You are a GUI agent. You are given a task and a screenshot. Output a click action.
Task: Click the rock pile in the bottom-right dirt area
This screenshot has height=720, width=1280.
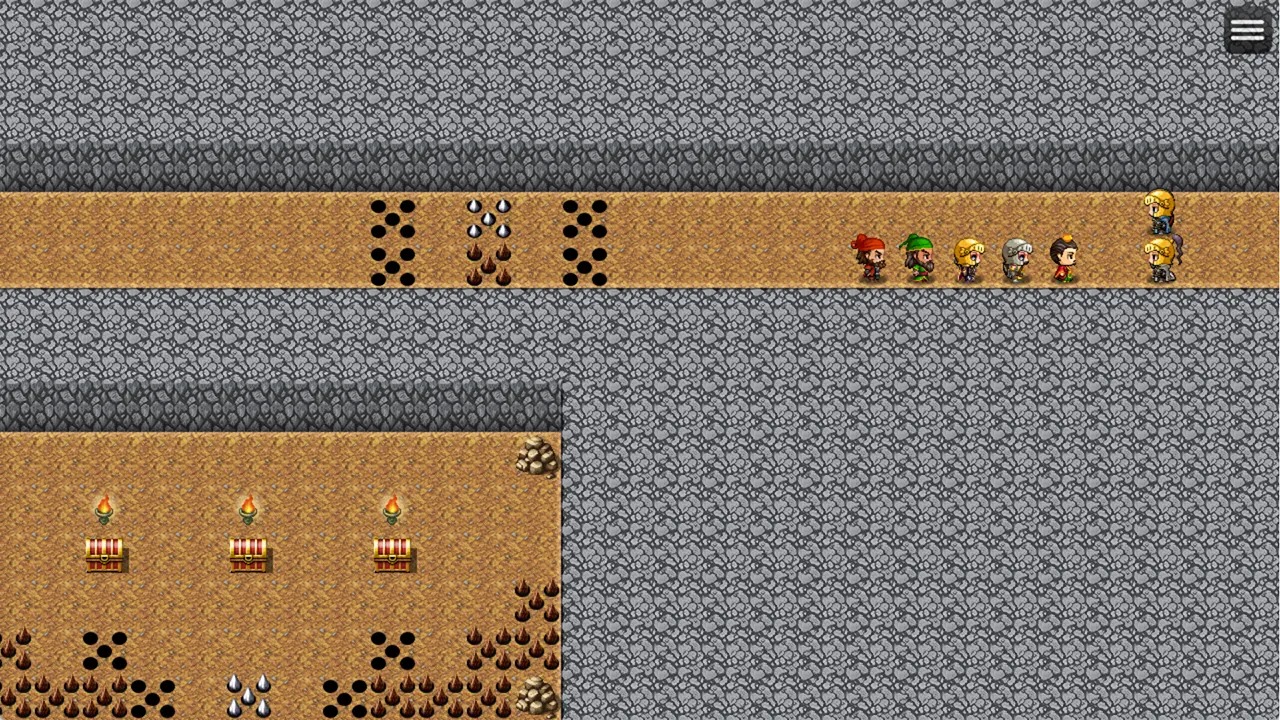537,694
